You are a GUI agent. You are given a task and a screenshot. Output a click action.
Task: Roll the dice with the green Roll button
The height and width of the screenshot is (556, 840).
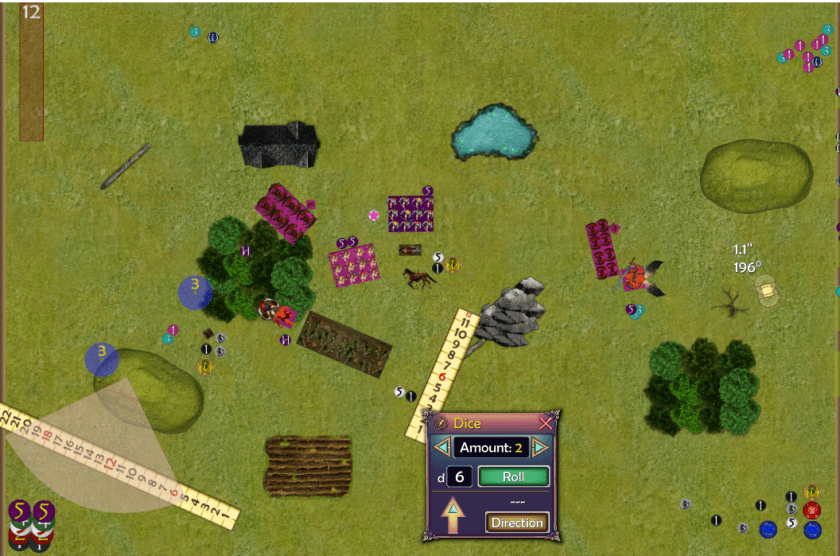click(514, 477)
